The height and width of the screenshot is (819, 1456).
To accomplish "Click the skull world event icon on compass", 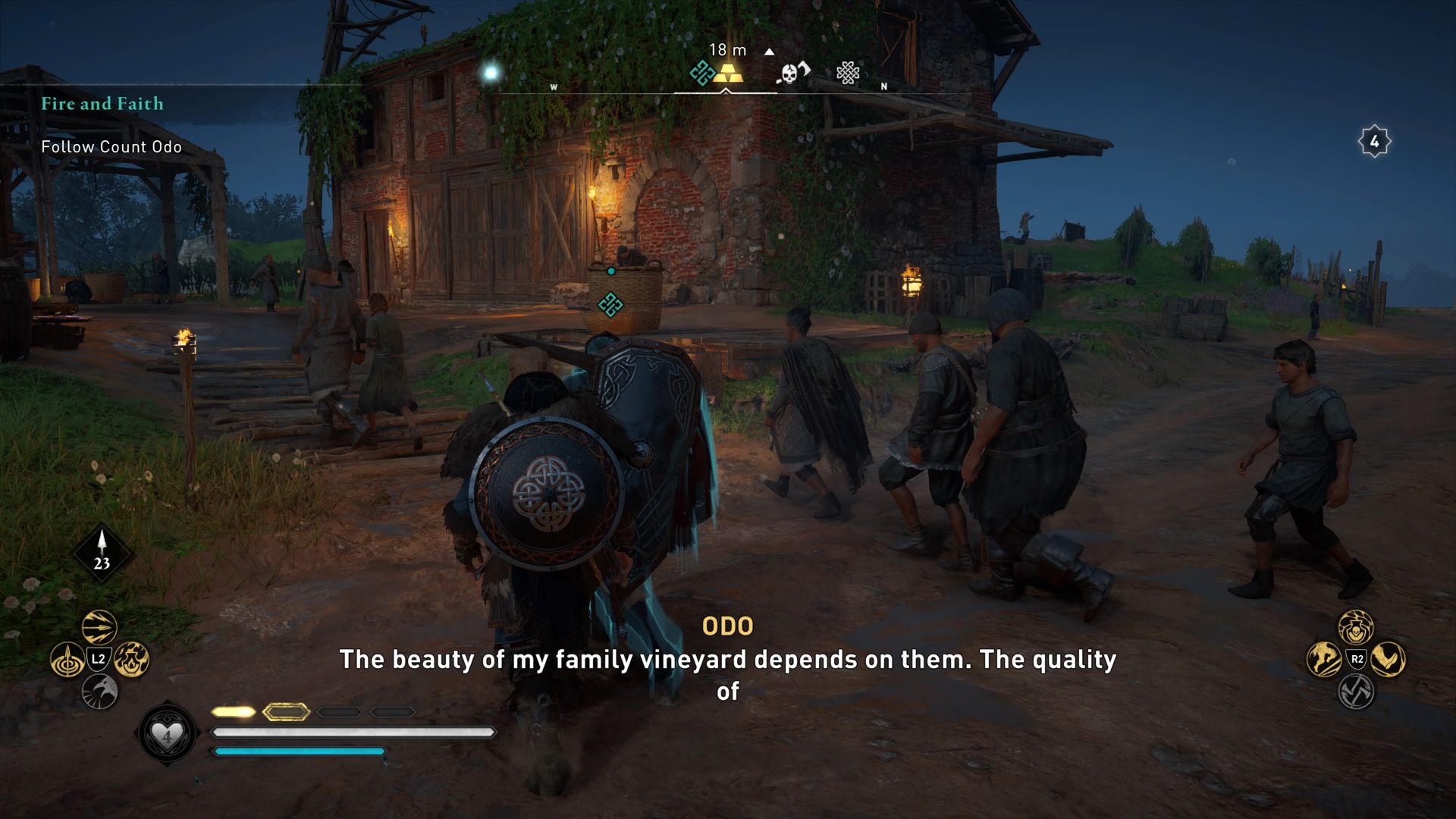I will 789,72.
